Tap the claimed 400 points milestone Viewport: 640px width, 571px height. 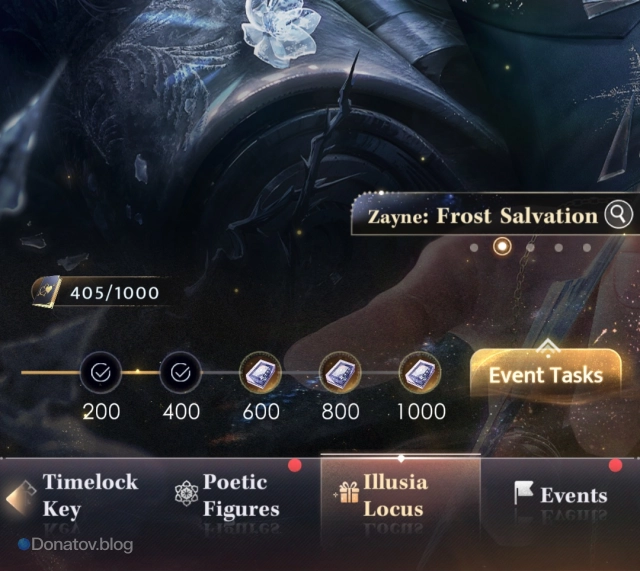(180, 373)
